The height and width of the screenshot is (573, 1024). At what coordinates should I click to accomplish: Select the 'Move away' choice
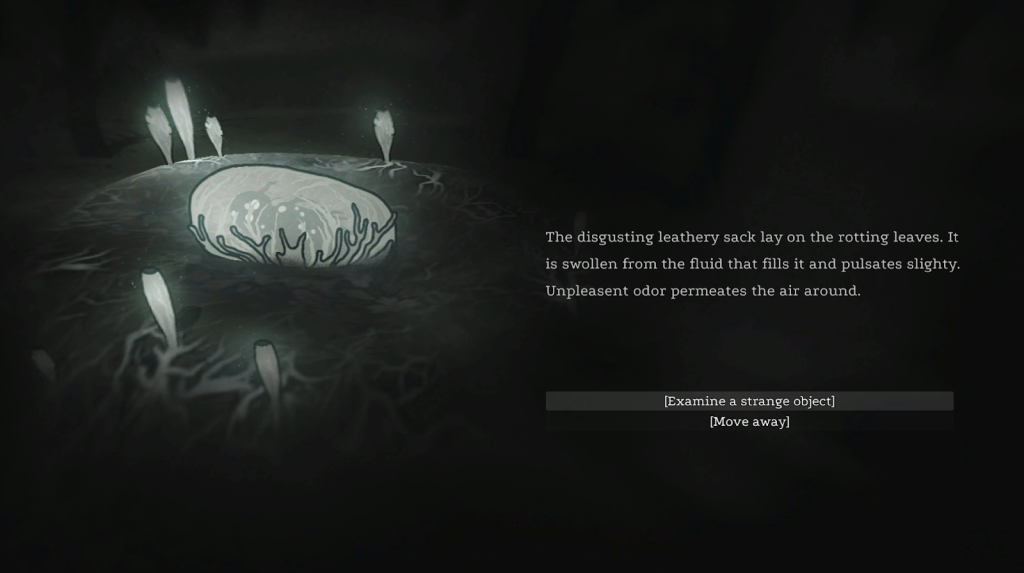point(749,422)
